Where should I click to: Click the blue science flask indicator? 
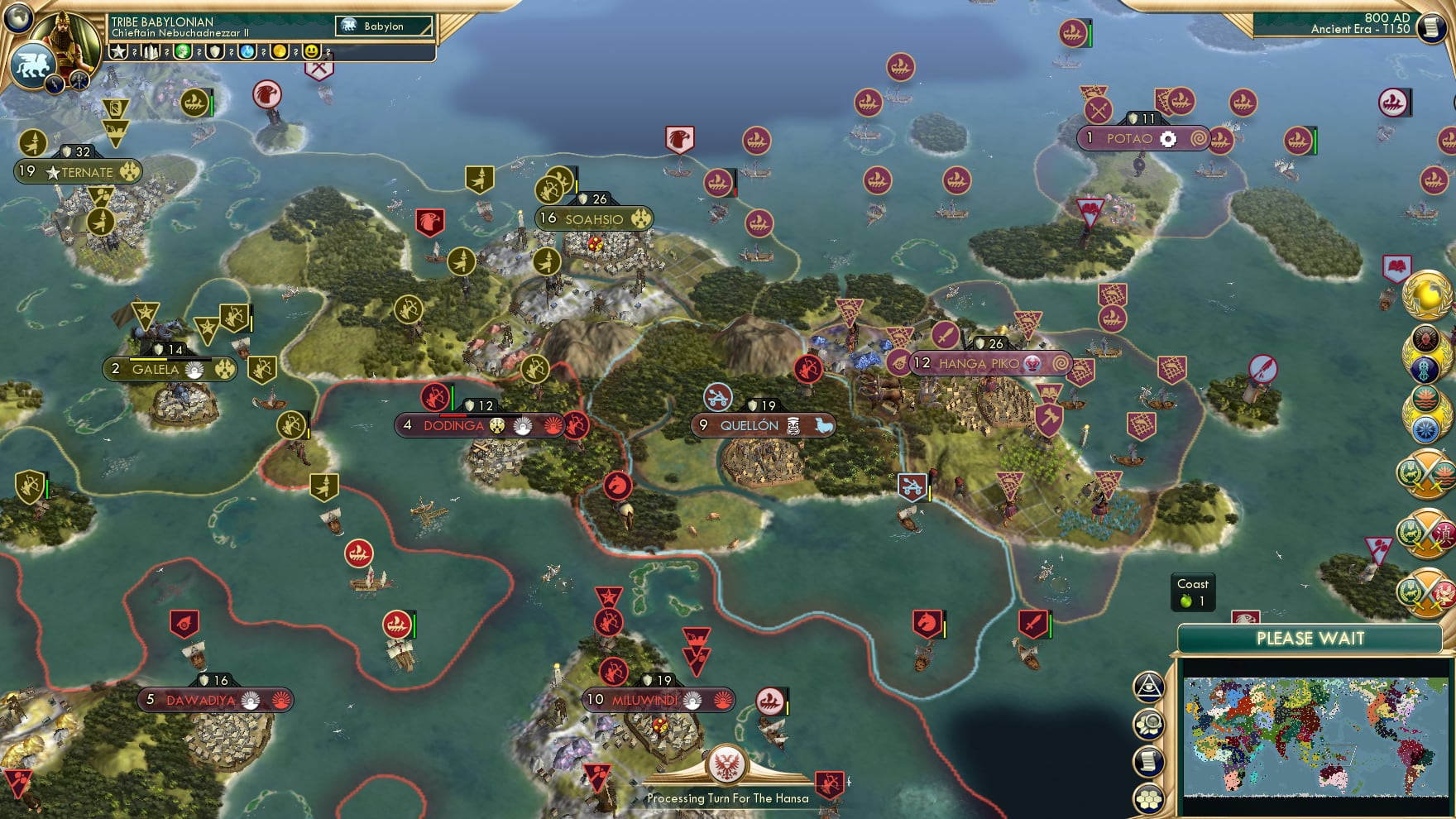pos(247,52)
